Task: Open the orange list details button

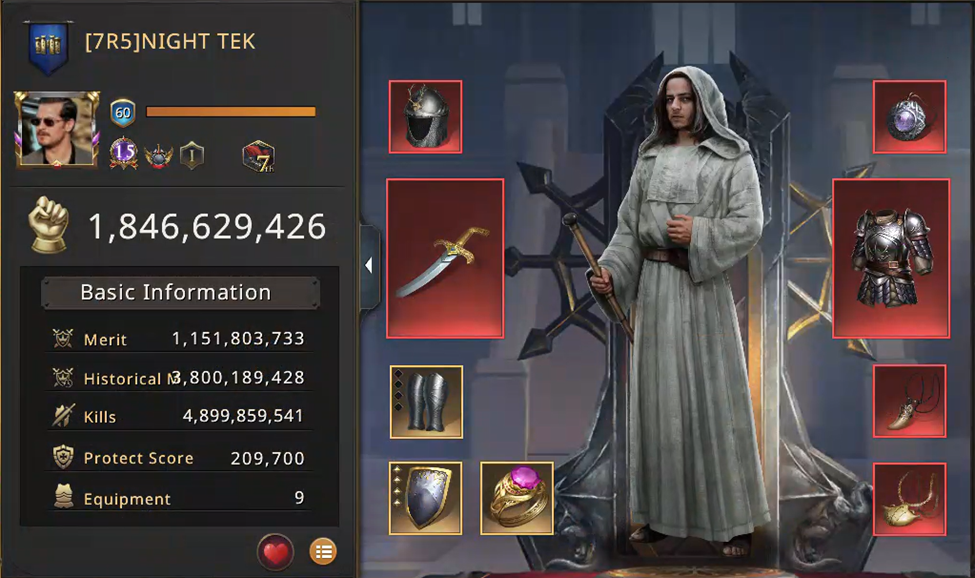Action: coord(322,550)
